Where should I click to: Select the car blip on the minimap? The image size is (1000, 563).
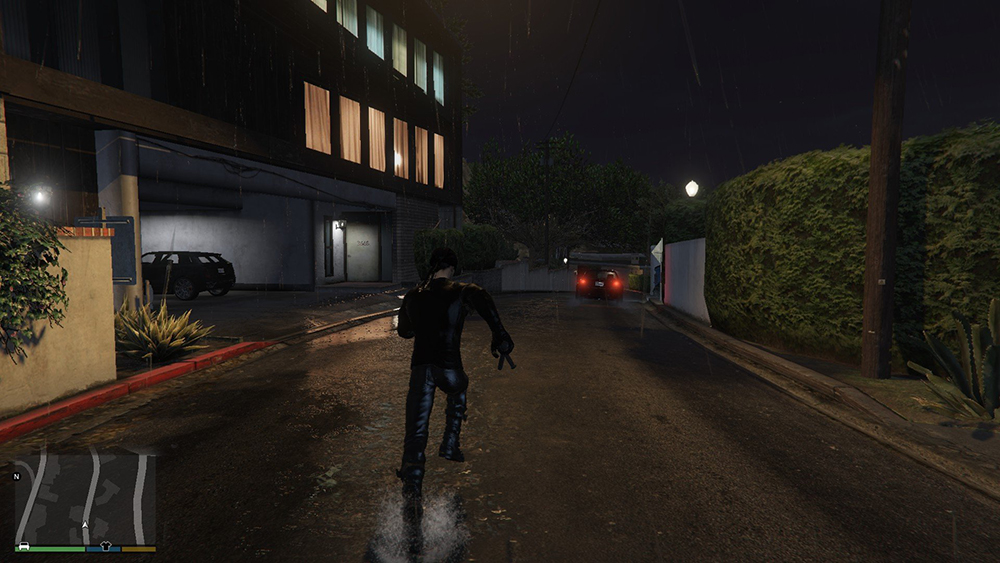[x=23, y=547]
